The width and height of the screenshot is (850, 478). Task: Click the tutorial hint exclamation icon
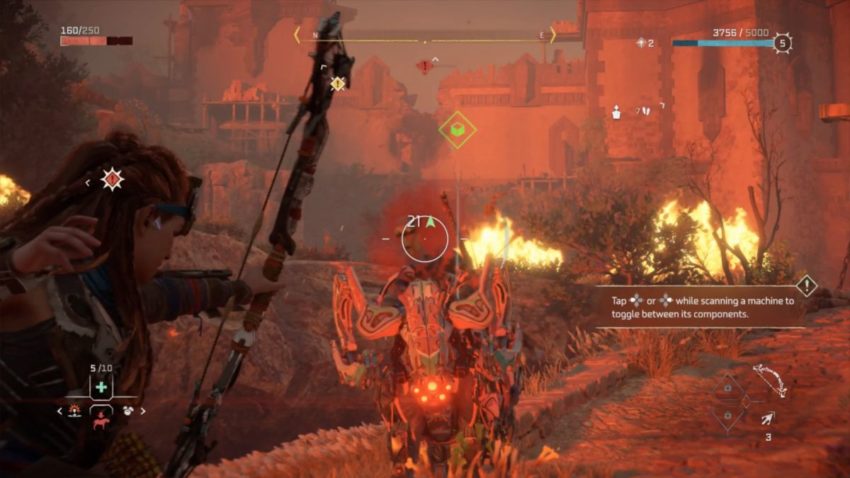pos(807,285)
